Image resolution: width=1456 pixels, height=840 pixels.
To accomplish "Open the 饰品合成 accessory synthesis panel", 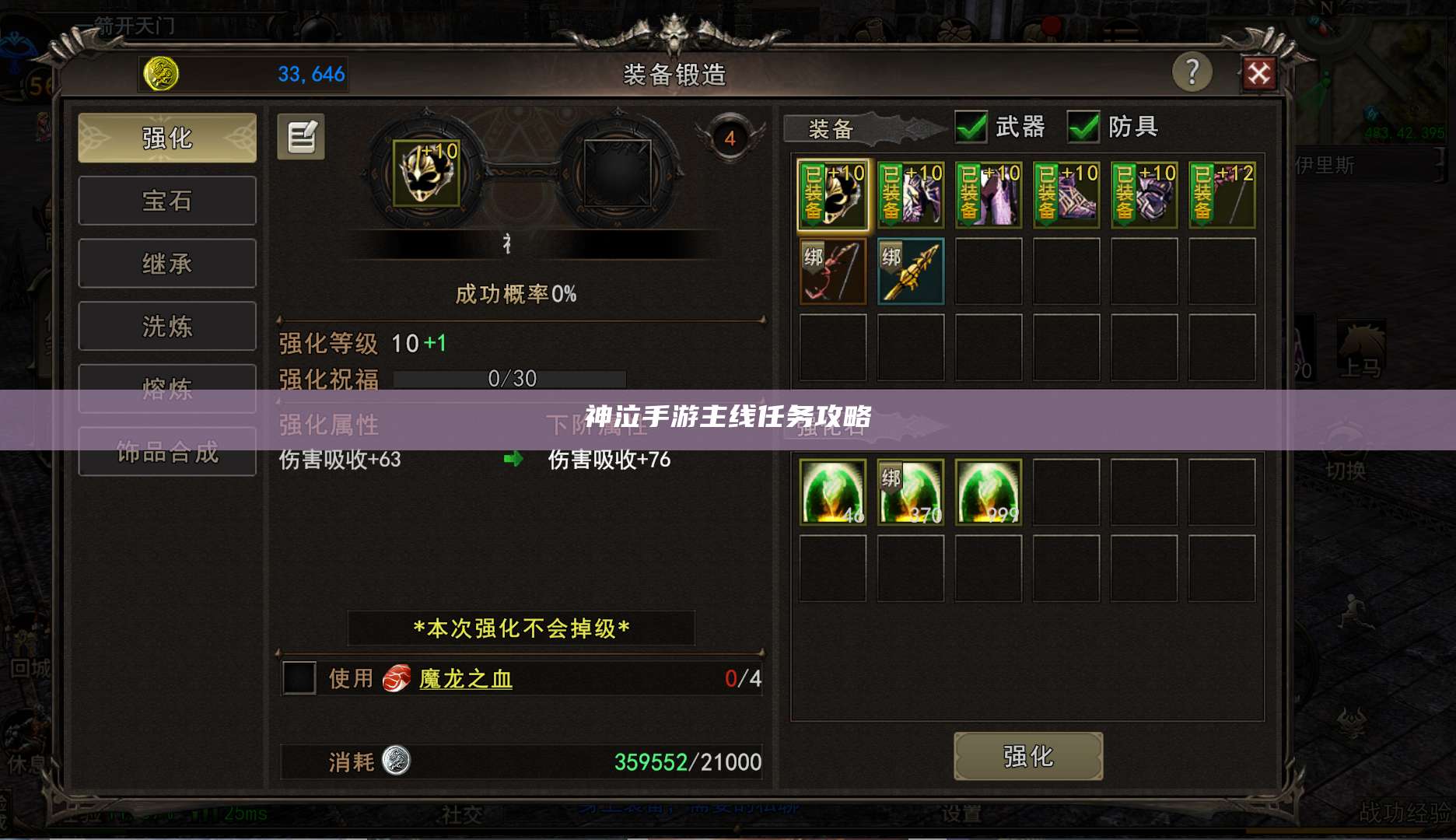I will (166, 451).
